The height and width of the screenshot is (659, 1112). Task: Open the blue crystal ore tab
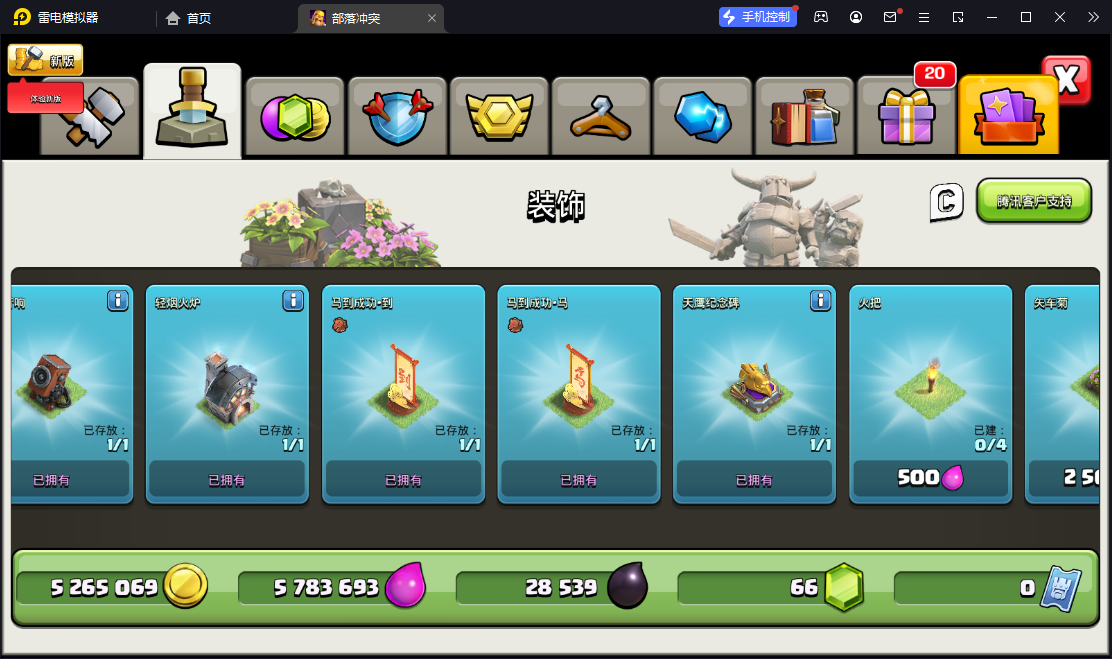[x=704, y=116]
